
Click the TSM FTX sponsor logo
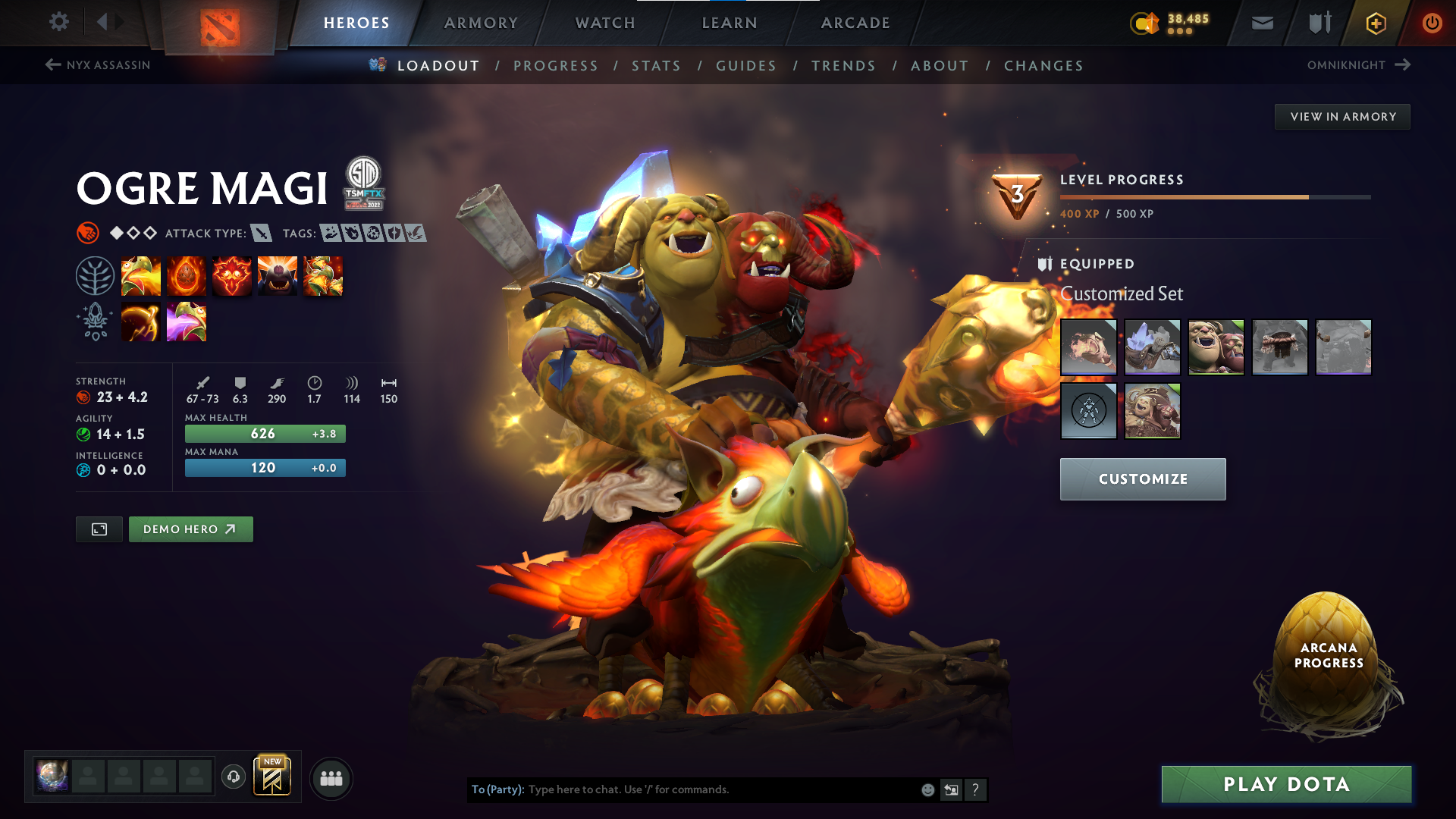(362, 187)
